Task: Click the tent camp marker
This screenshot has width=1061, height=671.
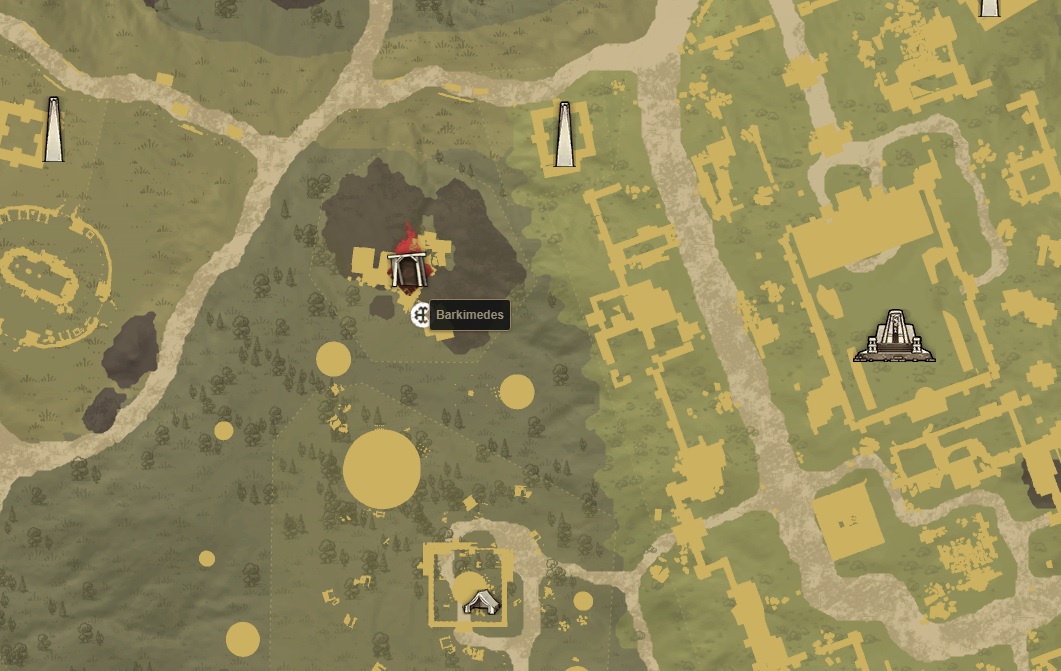Action: [x=482, y=601]
